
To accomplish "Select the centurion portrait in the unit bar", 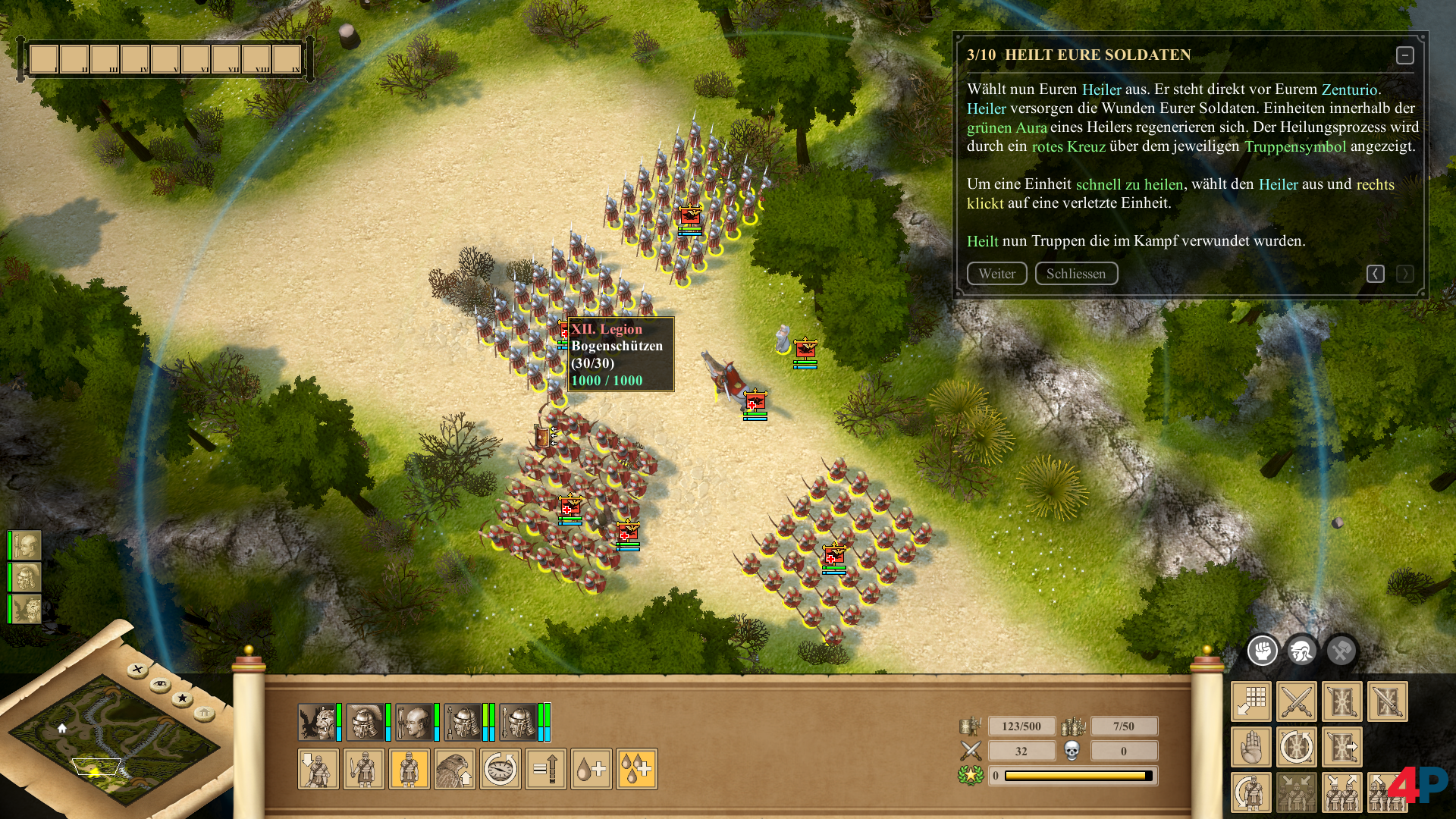I will (x=365, y=722).
